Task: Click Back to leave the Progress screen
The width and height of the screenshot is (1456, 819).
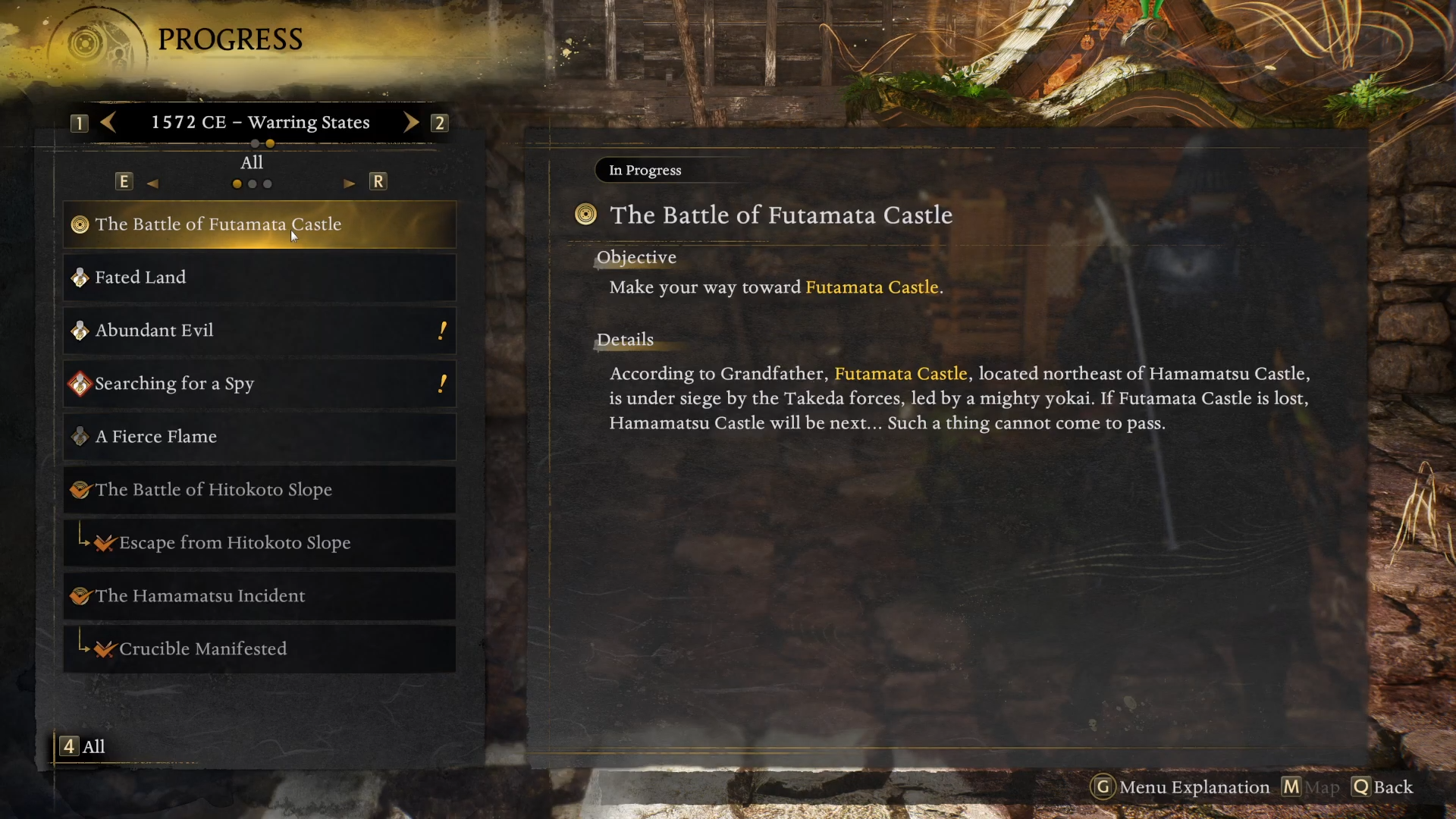Action: click(1382, 787)
